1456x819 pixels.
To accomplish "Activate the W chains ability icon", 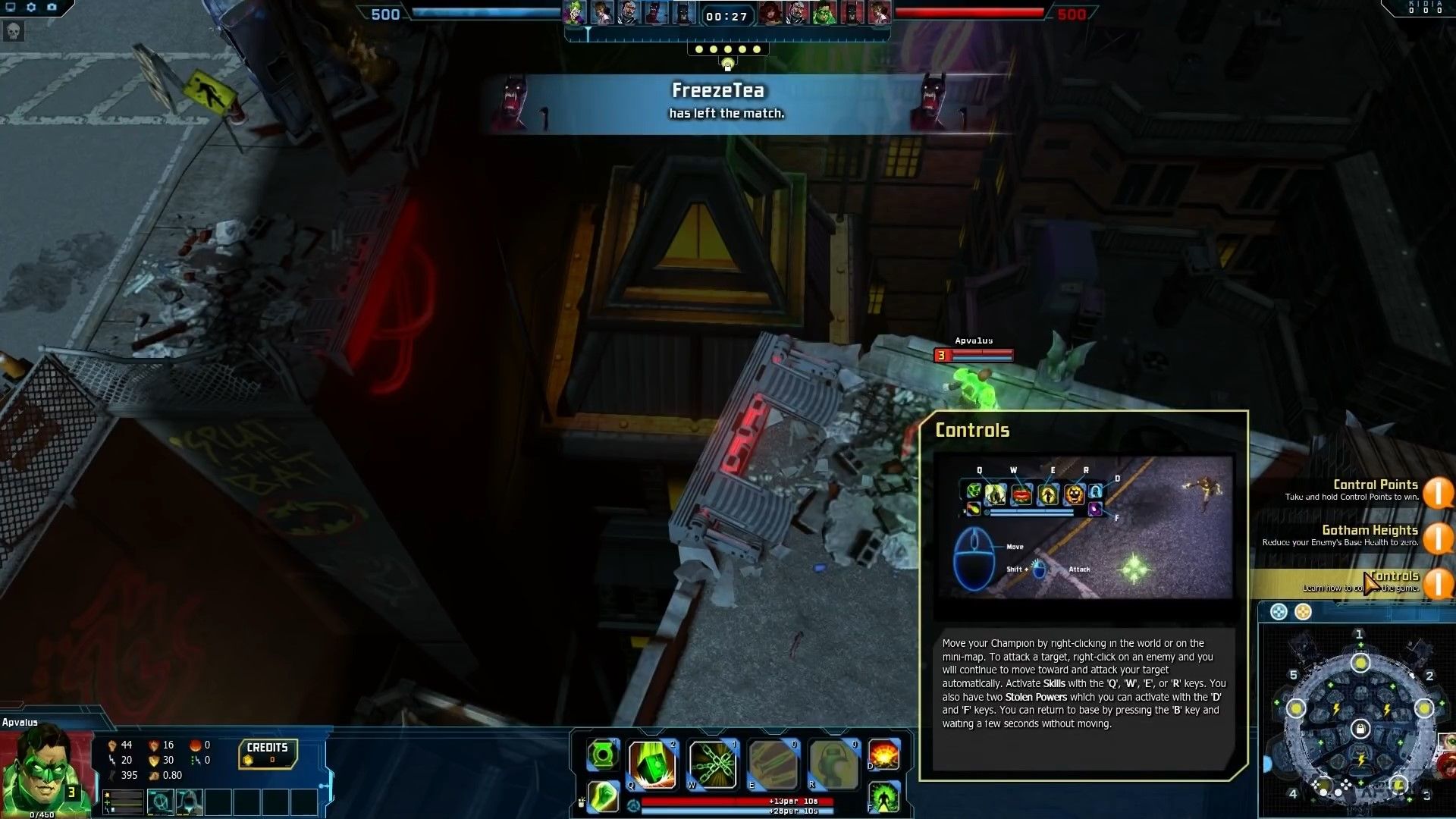I will 714,763.
